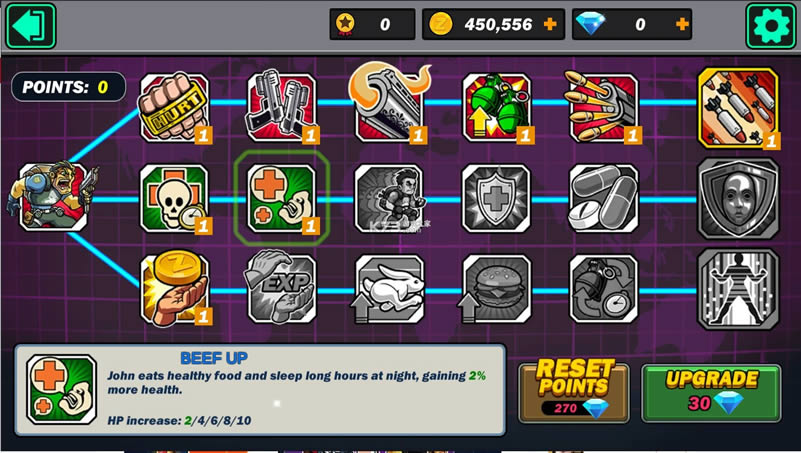Viewport: 801px width, 453px height.
Task: Pick the green grenades skill
Action: pyautogui.click(x=496, y=107)
